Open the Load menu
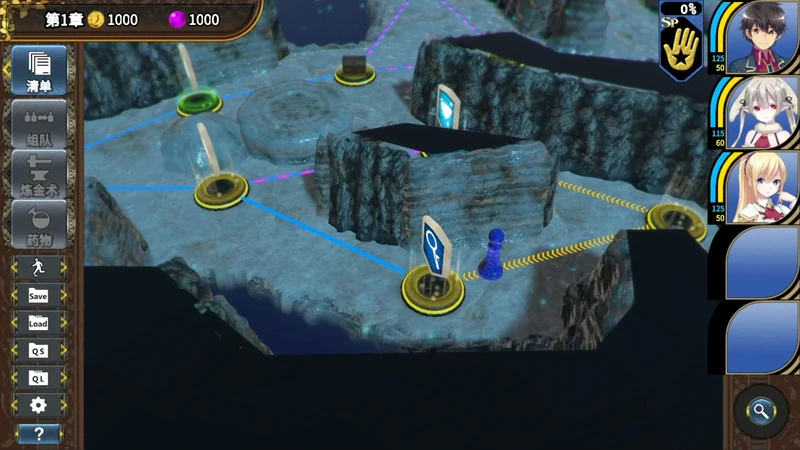 tap(38, 323)
